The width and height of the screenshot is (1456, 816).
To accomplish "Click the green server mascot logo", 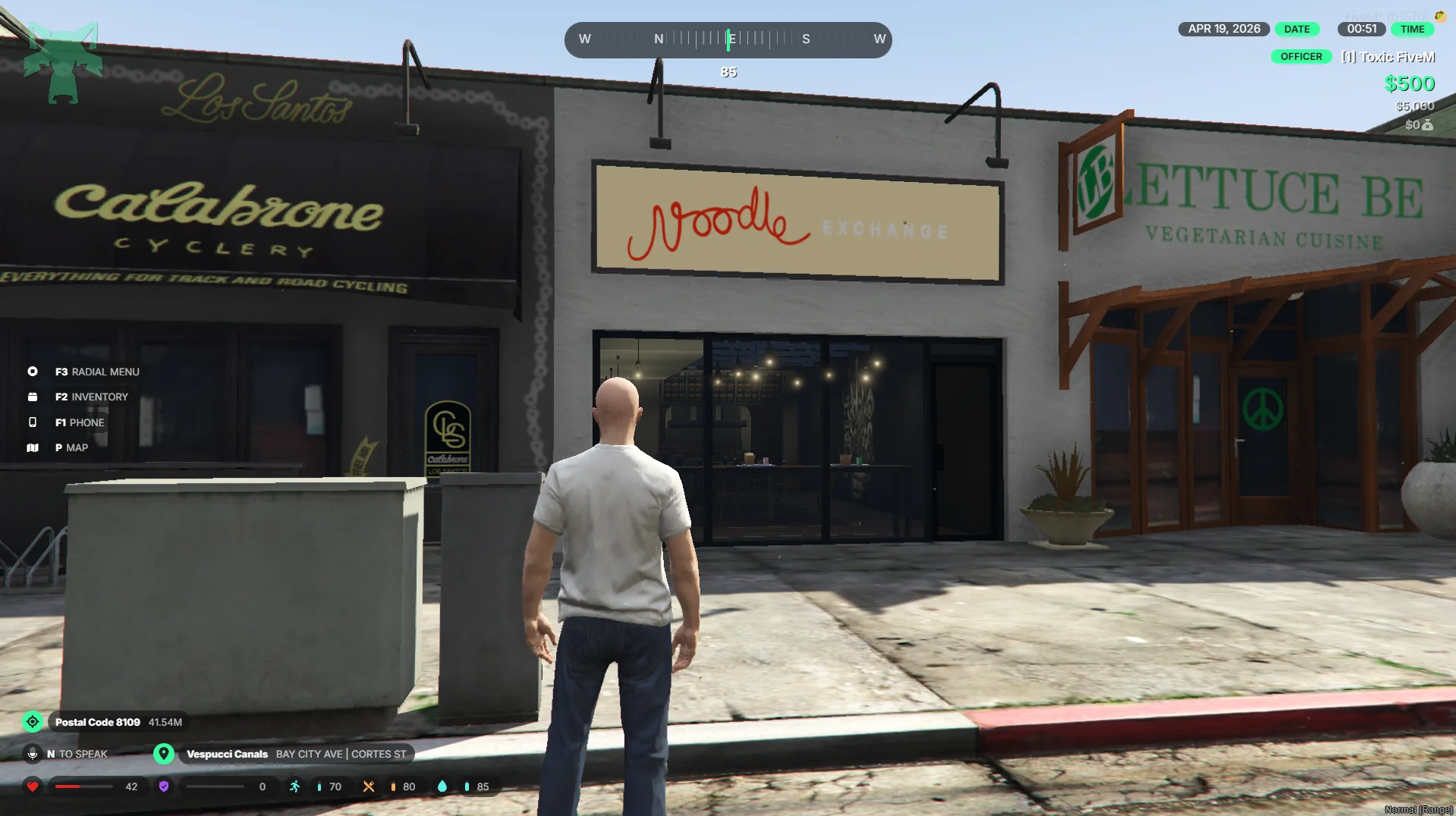I will coord(63,62).
